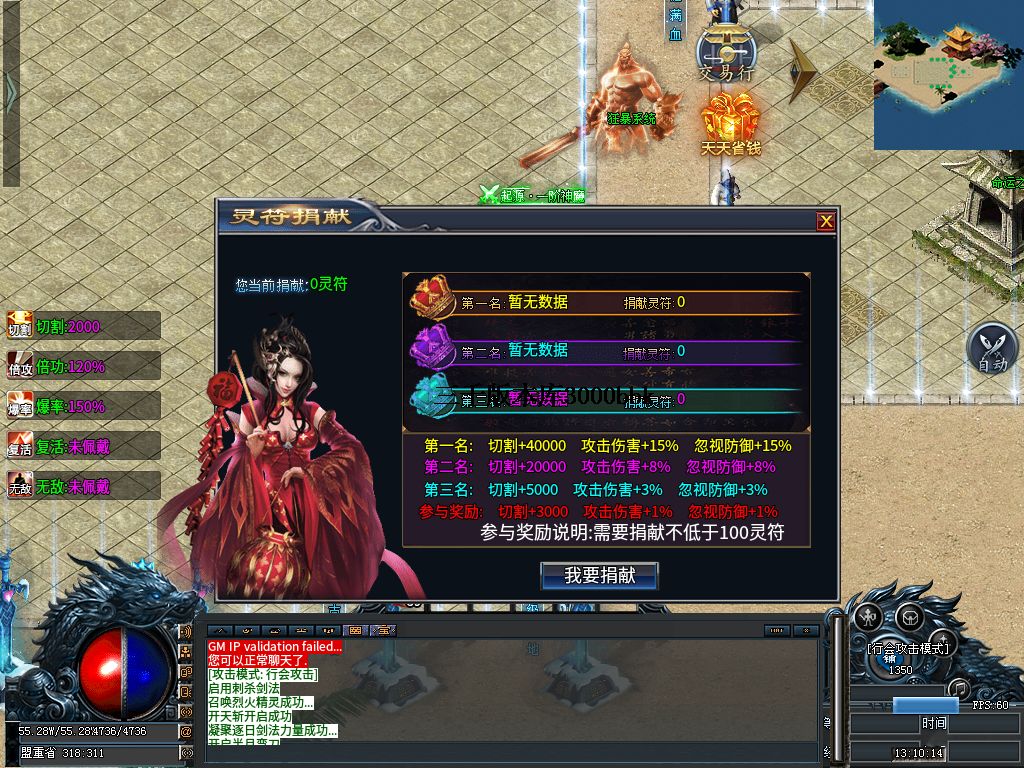Toggle the 自动 auto-combat button
The width and height of the screenshot is (1024, 768).
991,350
